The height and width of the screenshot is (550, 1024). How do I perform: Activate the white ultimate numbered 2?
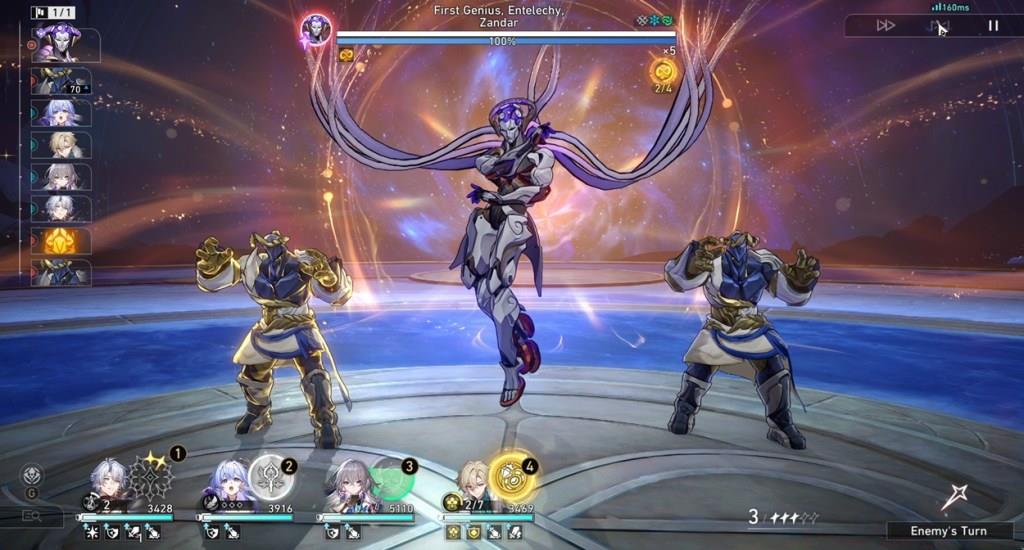point(271,477)
